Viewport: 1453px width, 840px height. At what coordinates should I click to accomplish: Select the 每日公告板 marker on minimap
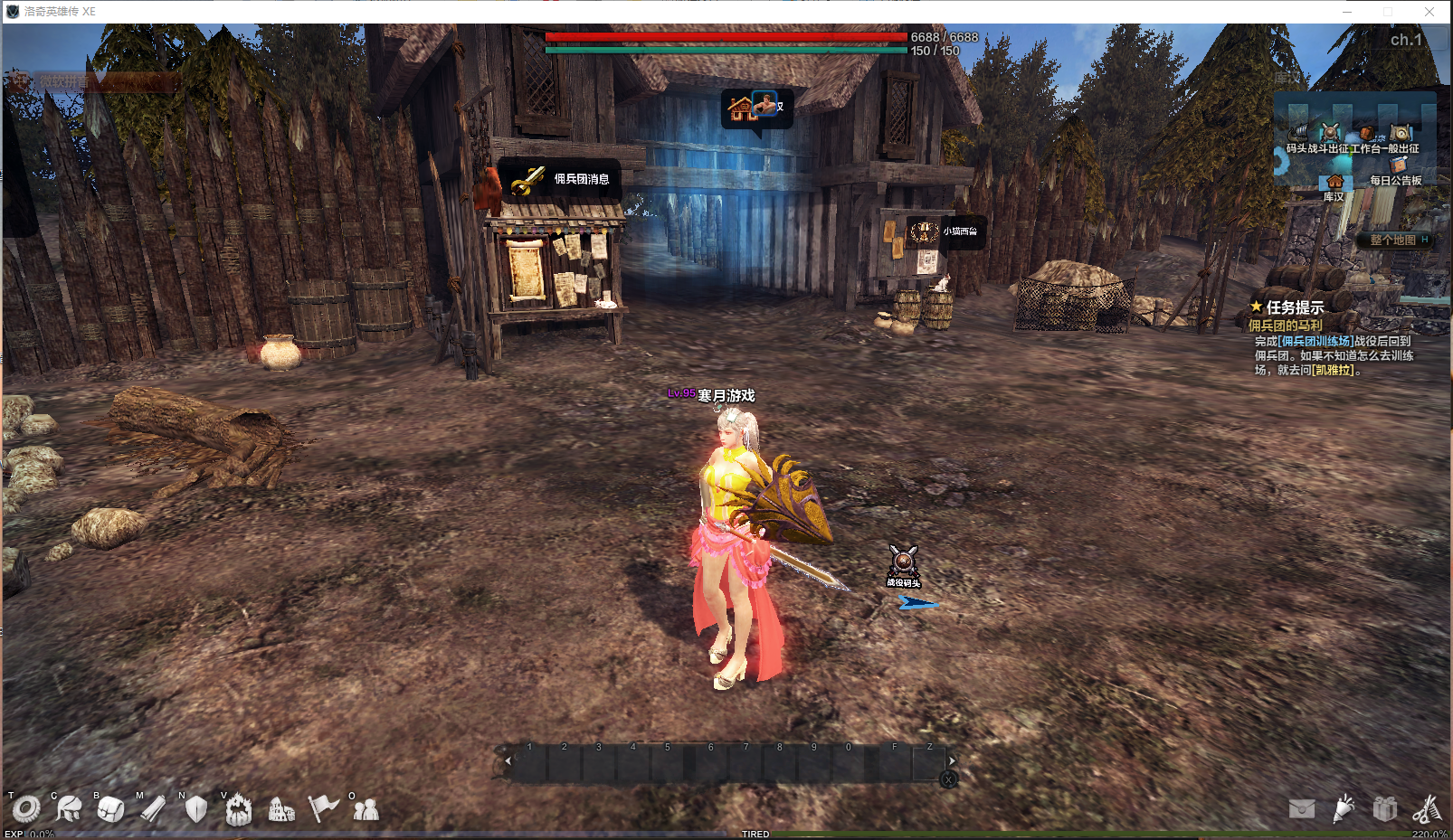1398,166
